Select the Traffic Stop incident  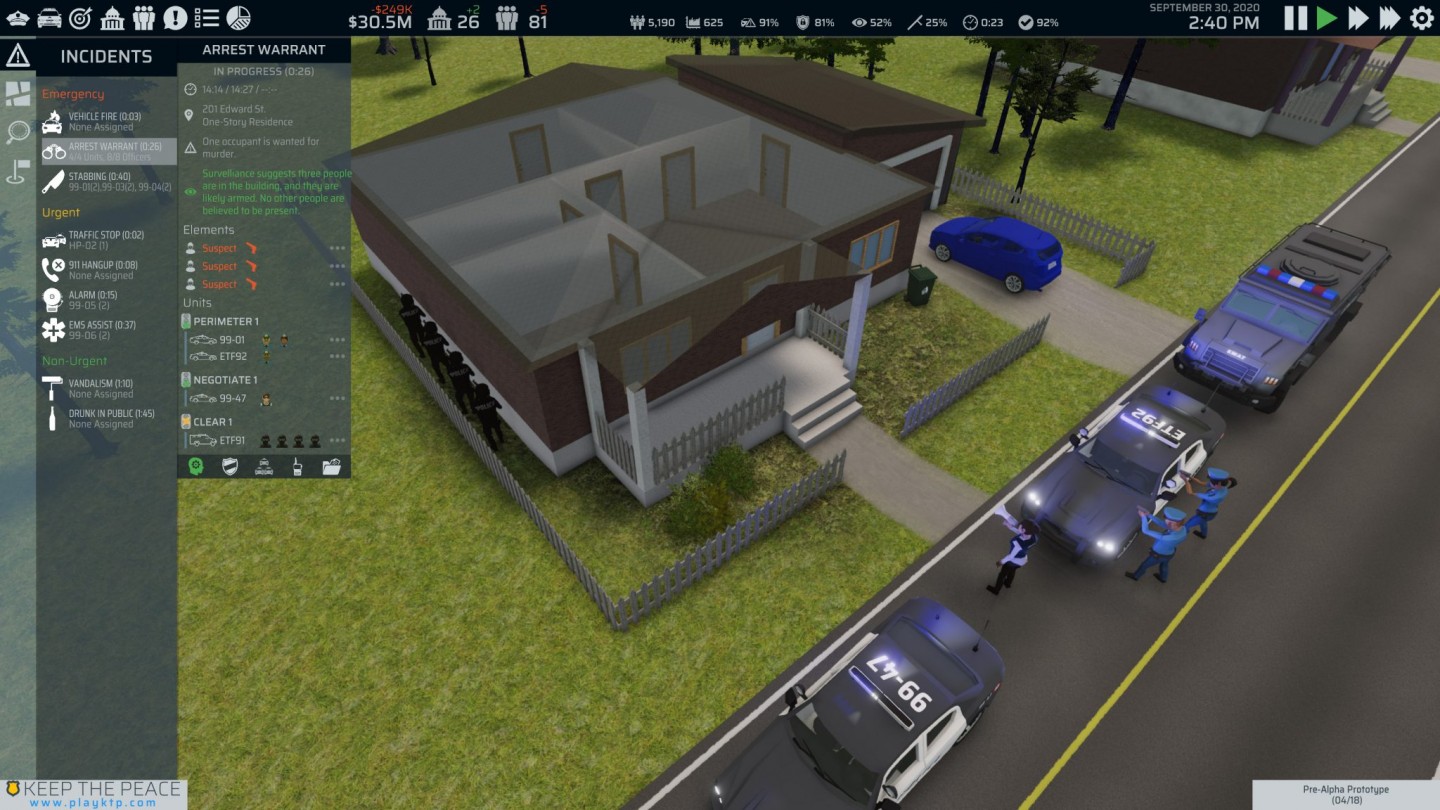104,240
